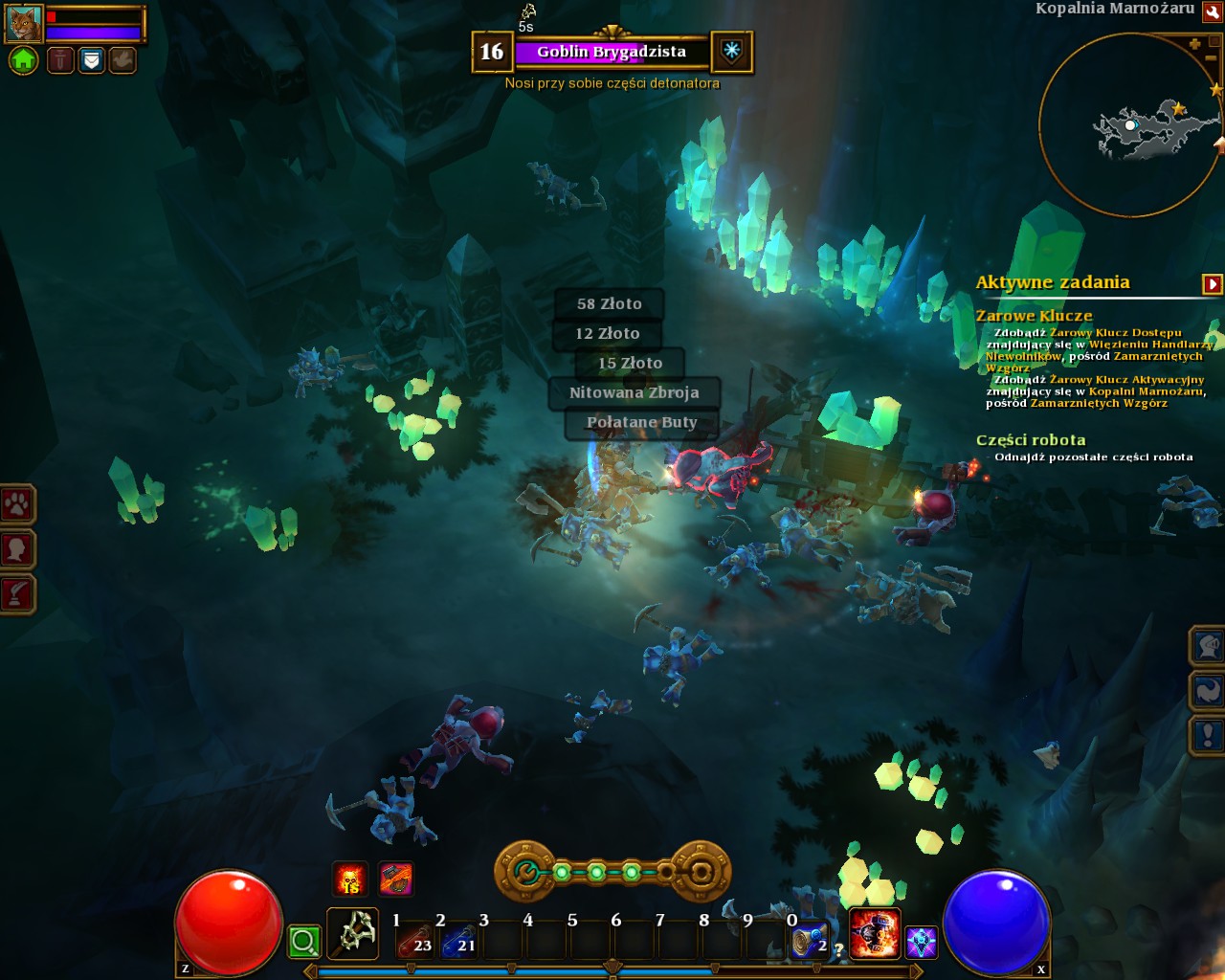The image size is (1225, 980).
Task: Select the Części robota quest entry
Action: point(1030,440)
